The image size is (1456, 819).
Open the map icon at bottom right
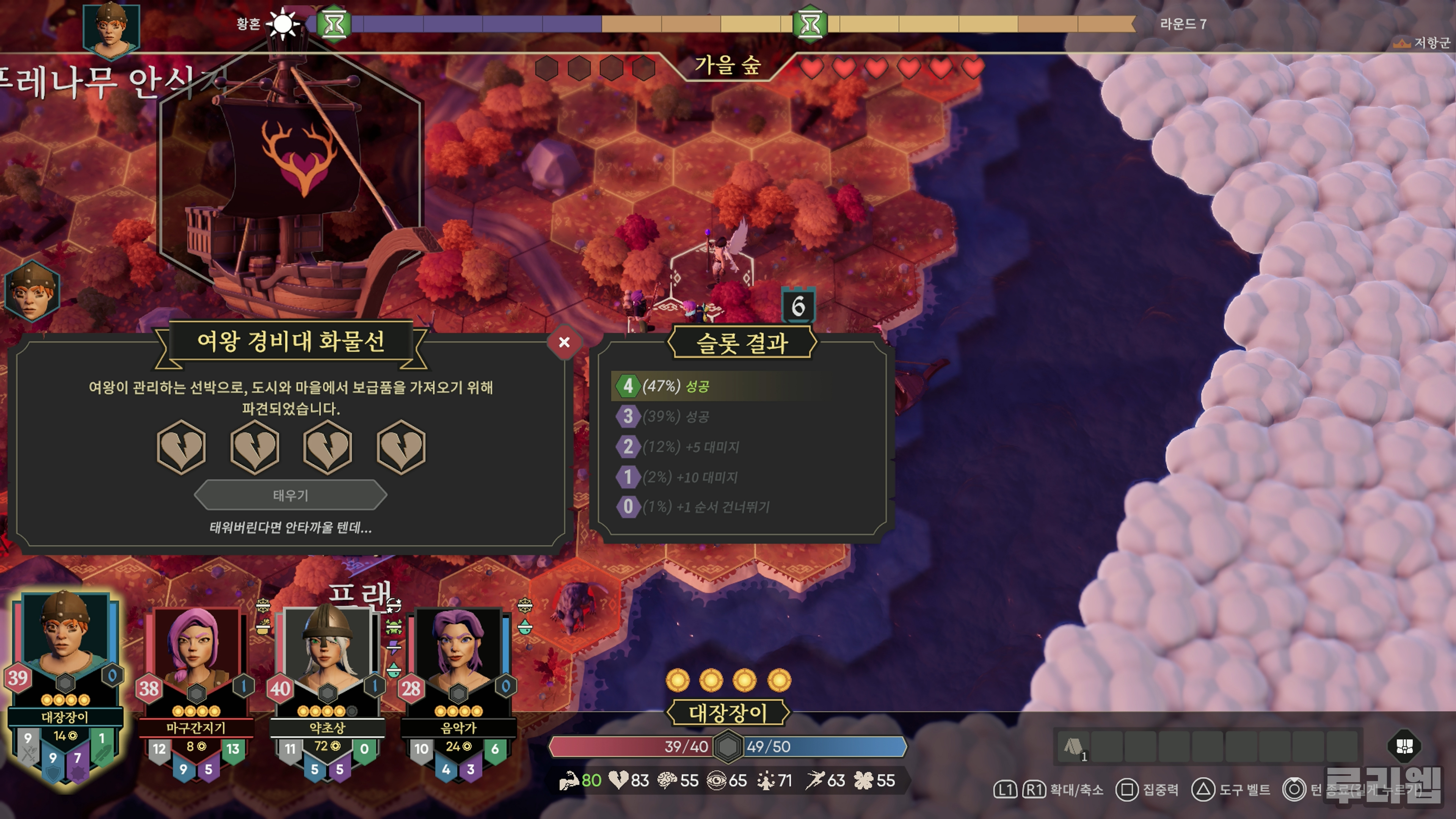[1404, 746]
